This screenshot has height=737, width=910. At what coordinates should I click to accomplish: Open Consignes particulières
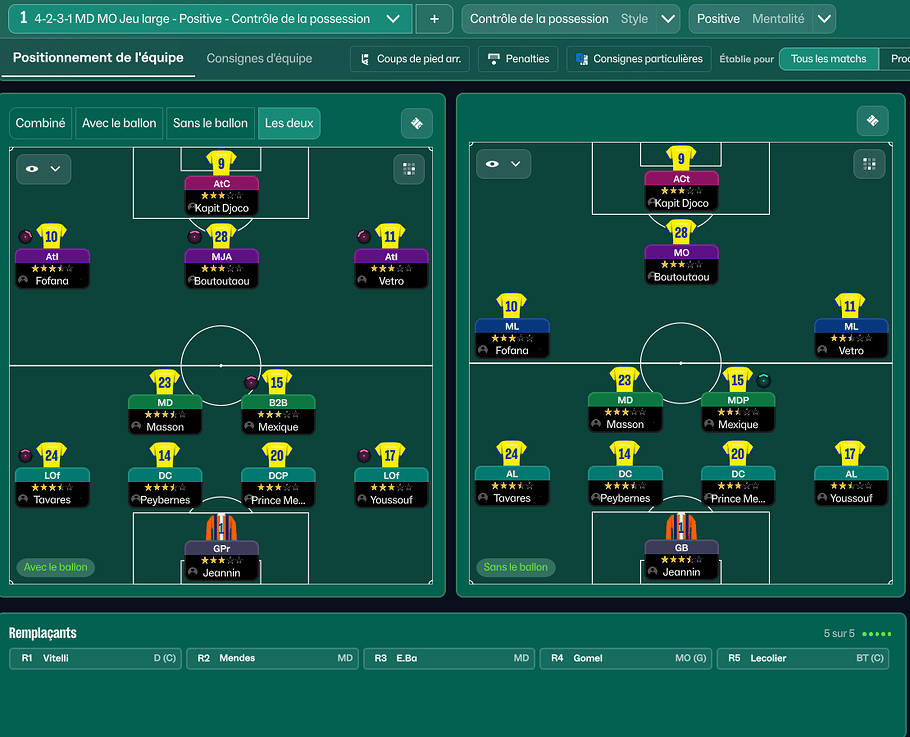[639, 59]
